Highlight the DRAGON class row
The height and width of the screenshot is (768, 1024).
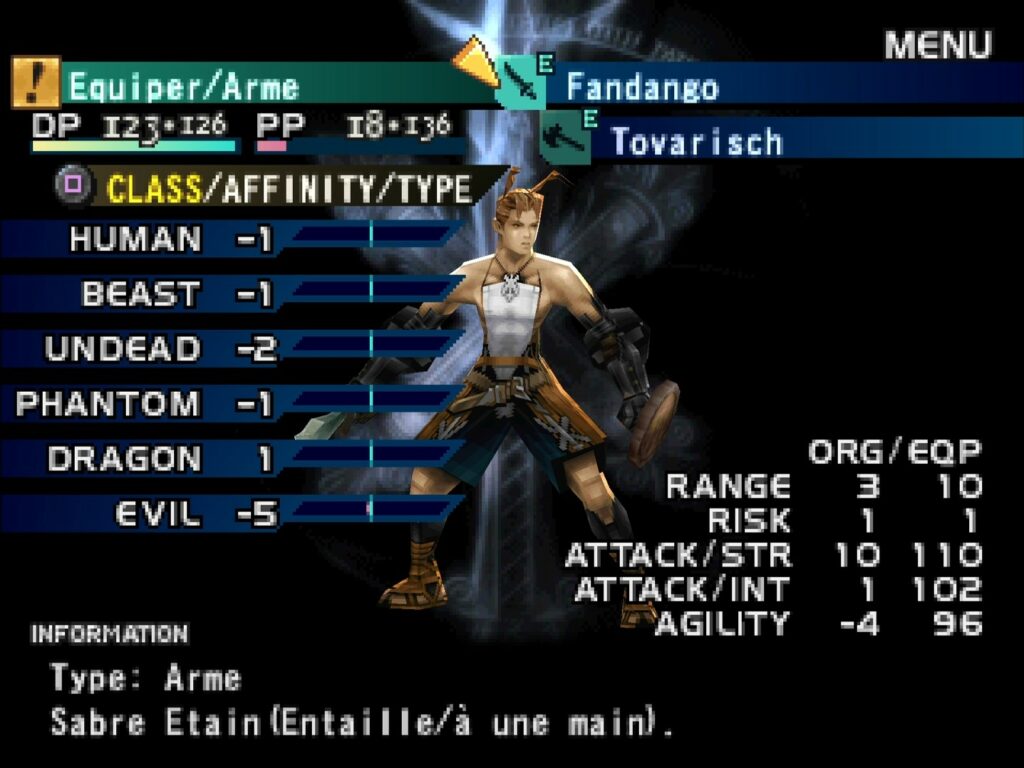point(124,459)
